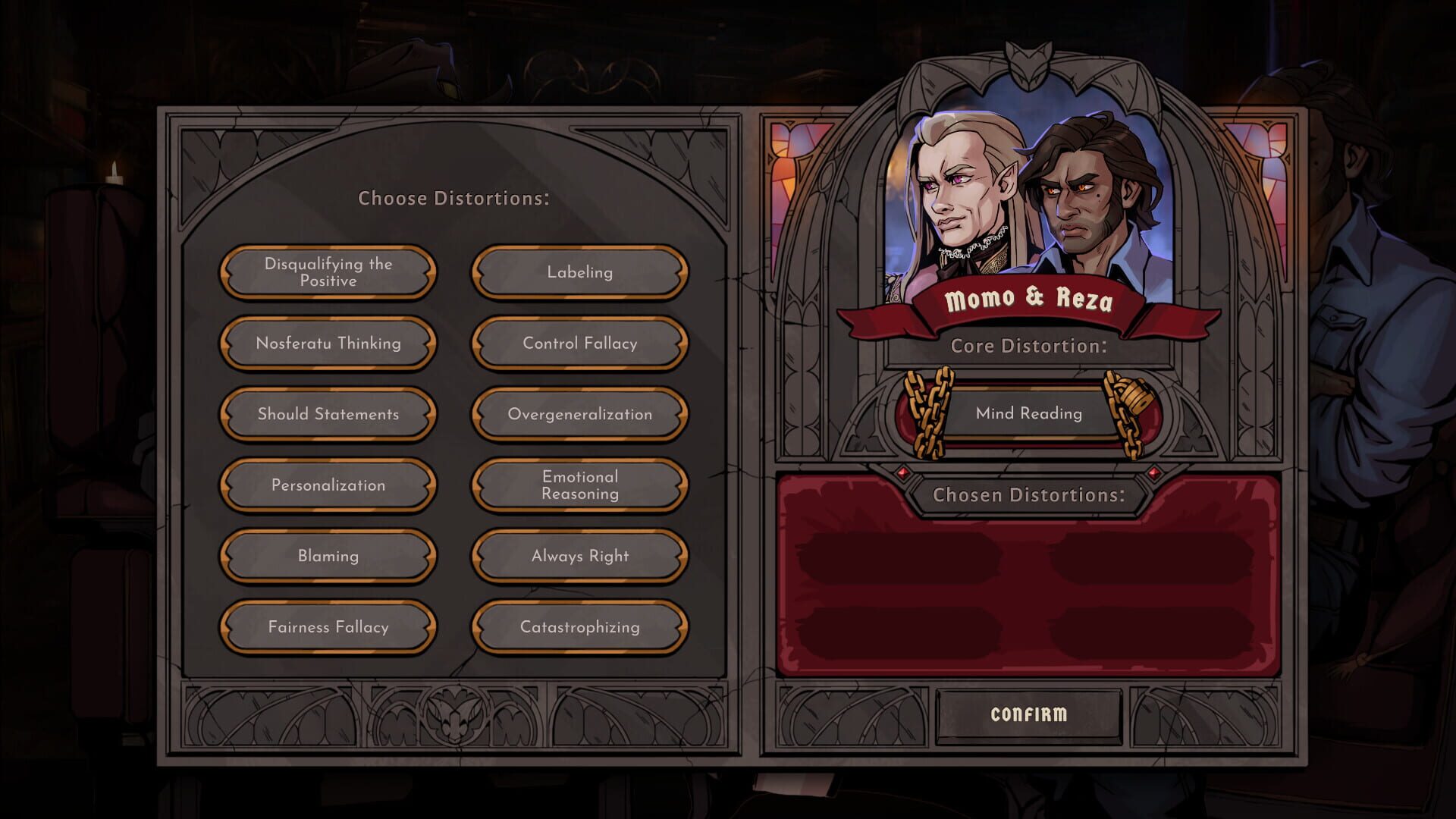The height and width of the screenshot is (819, 1456).
Task: Click the locked Mind Reading core distortion
Action: tap(1029, 413)
